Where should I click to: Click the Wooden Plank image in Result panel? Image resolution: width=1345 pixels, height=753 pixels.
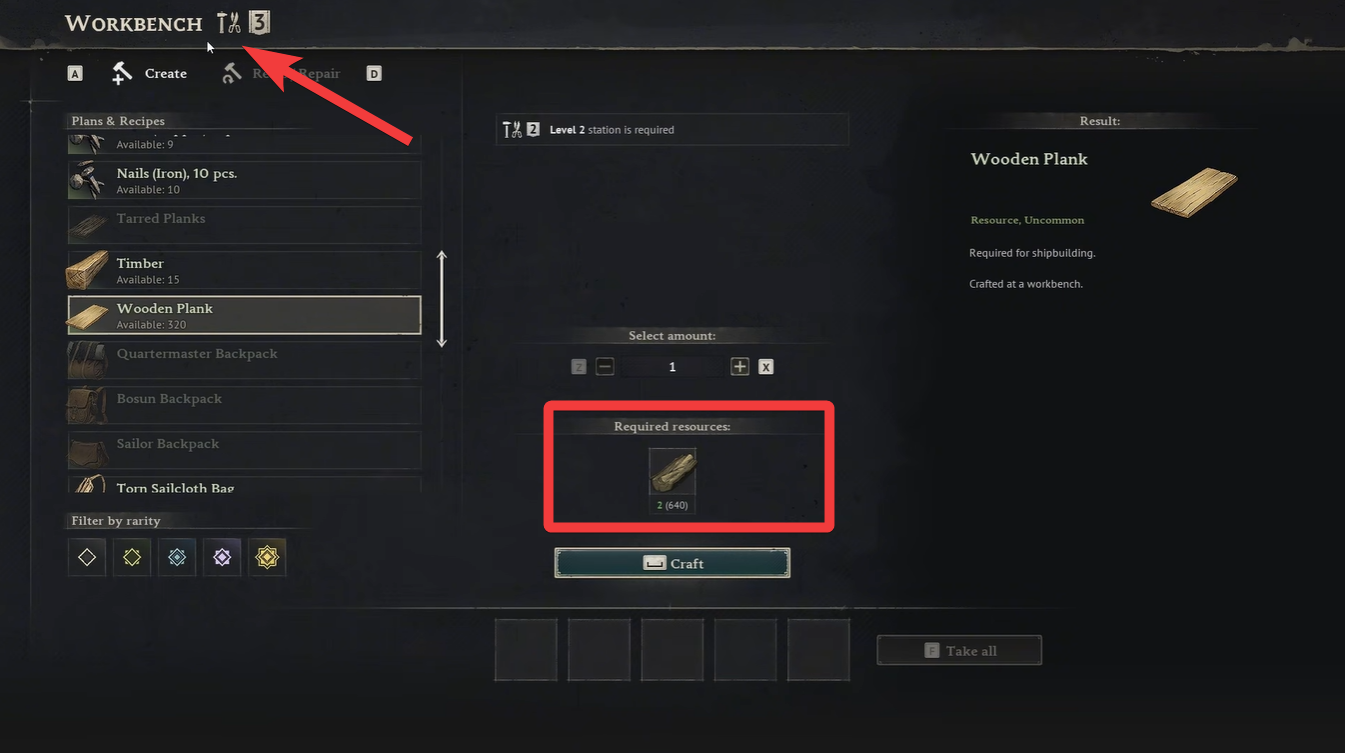(1193, 192)
